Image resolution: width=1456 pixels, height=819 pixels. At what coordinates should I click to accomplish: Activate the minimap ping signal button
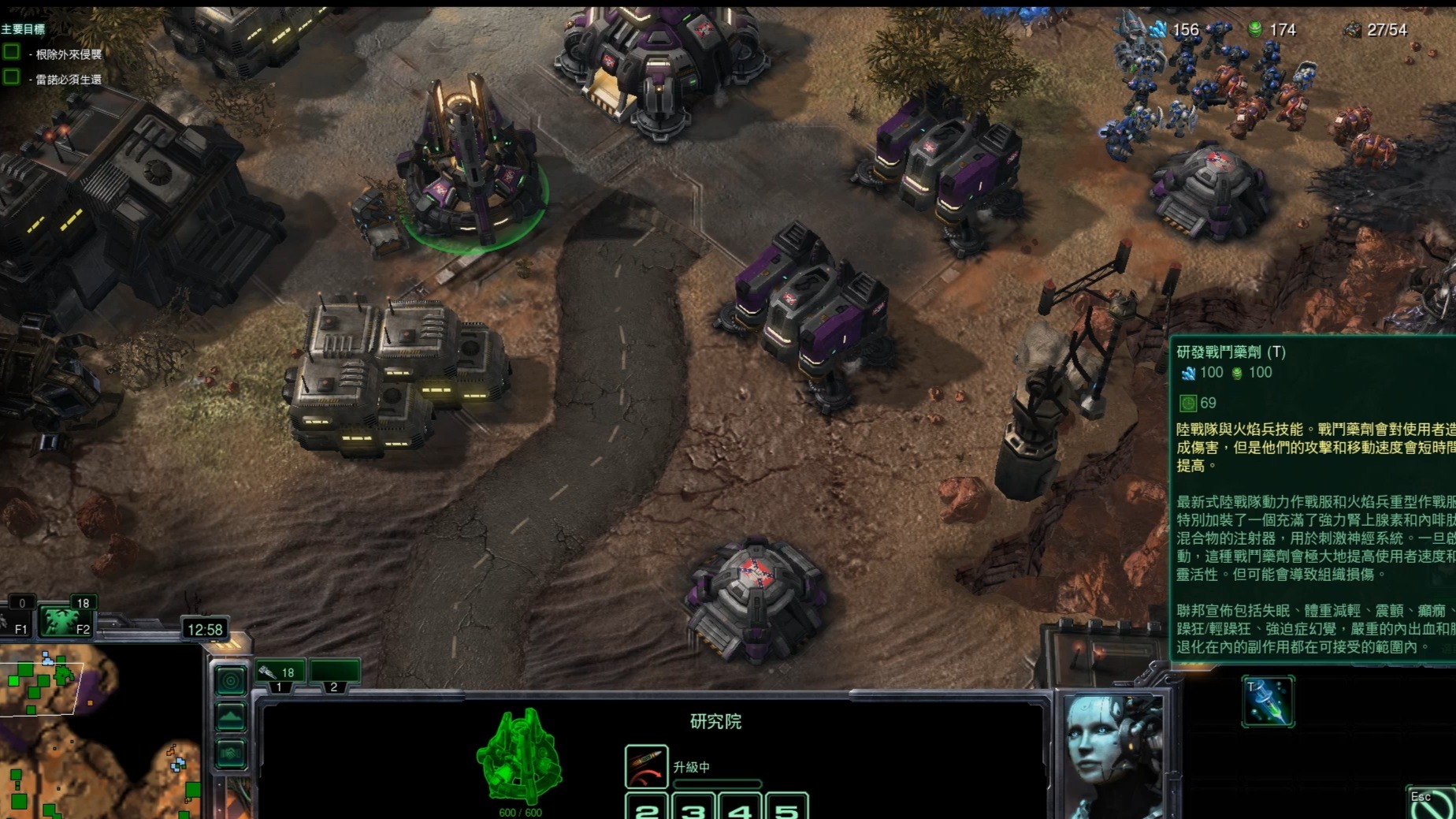(230, 680)
